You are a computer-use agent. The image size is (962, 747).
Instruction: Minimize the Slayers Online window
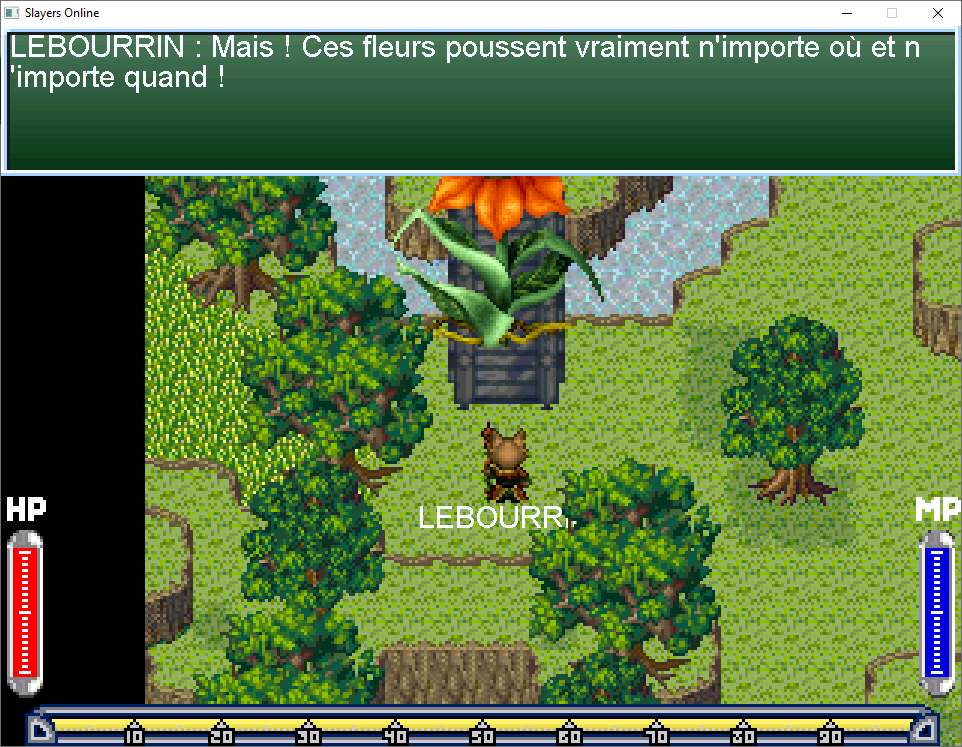pos(846,14)
